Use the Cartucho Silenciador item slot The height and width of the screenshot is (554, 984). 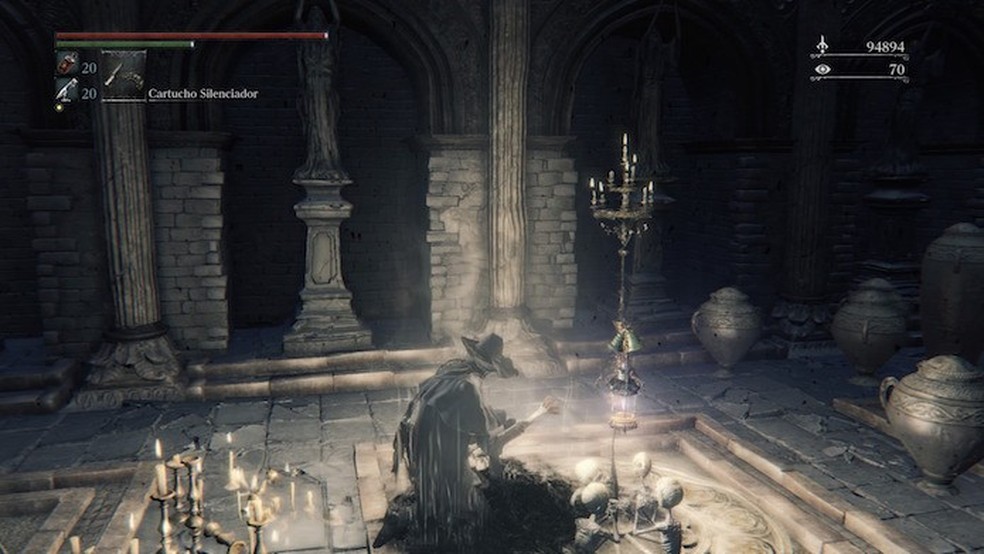[x=124, y=75]
